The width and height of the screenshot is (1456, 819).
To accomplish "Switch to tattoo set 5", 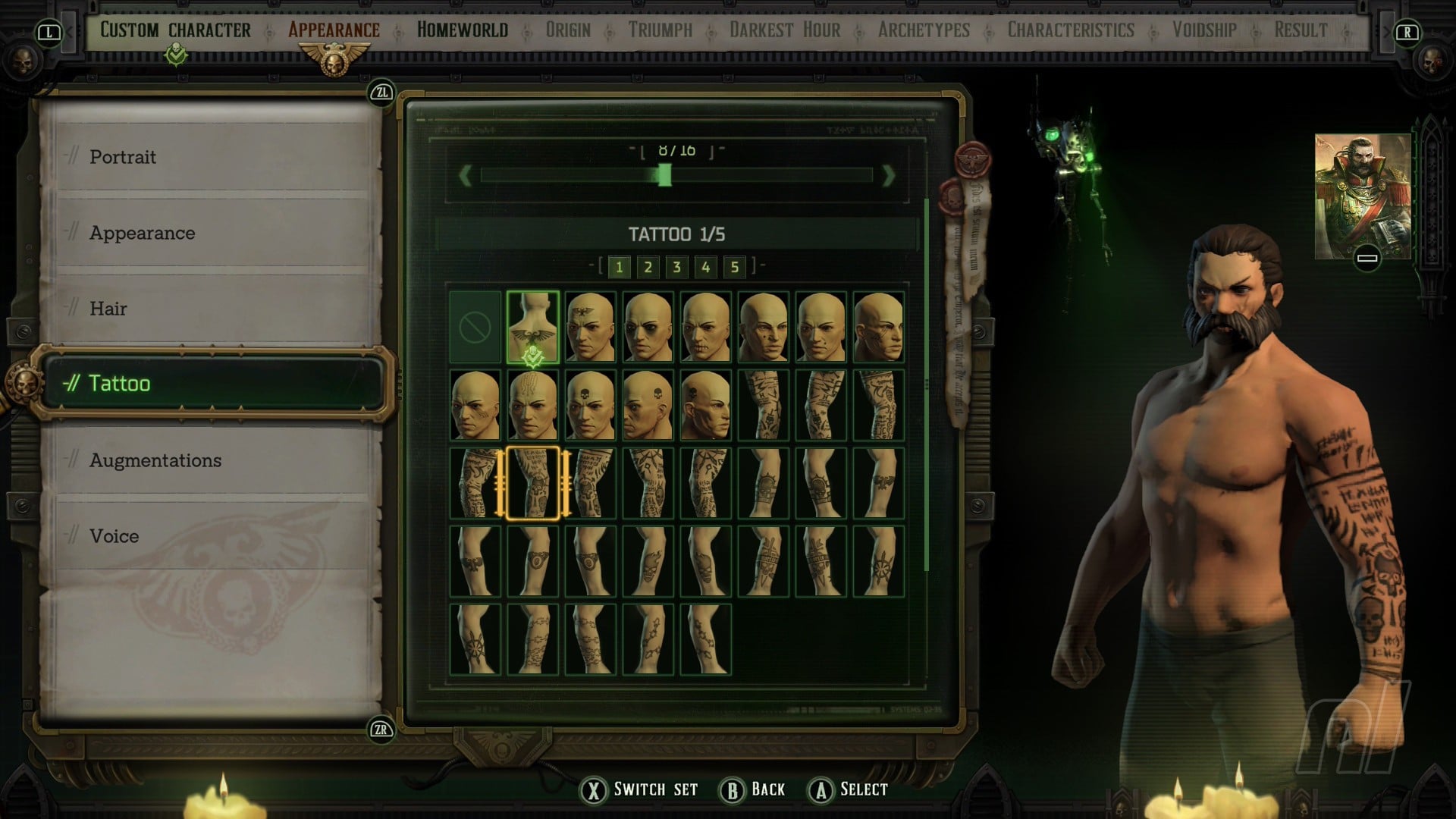I will pyautogui.click(x=734, y=267).
